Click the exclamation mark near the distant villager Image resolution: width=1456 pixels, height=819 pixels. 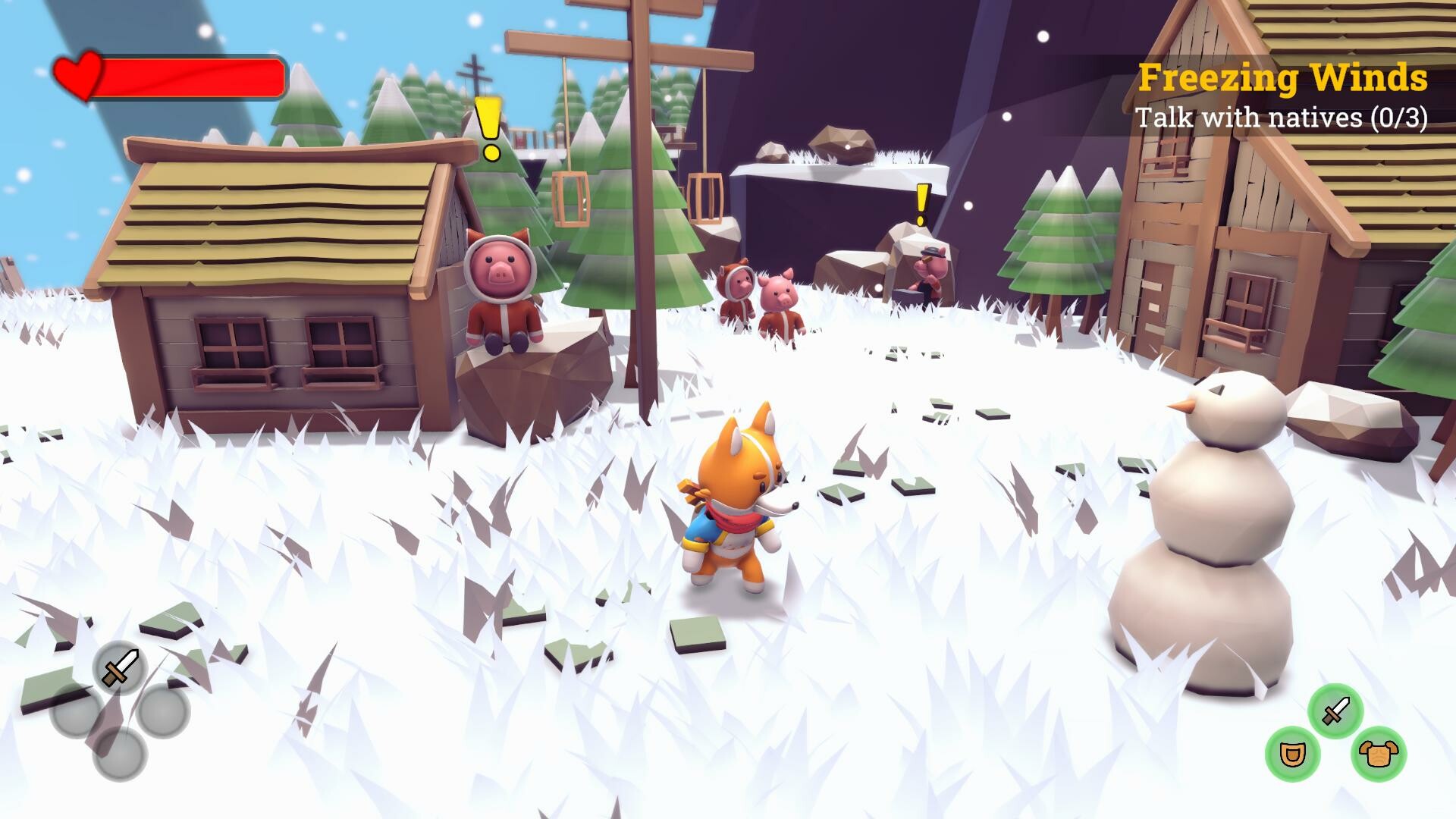[x=922, y=202]
